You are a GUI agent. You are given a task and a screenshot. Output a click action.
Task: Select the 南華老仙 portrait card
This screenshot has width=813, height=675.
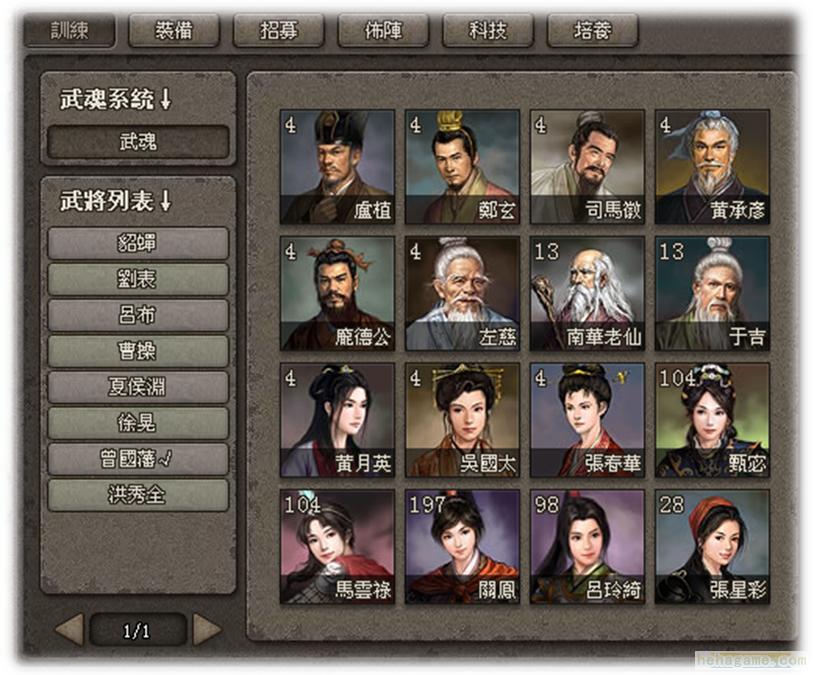point(587,293)
